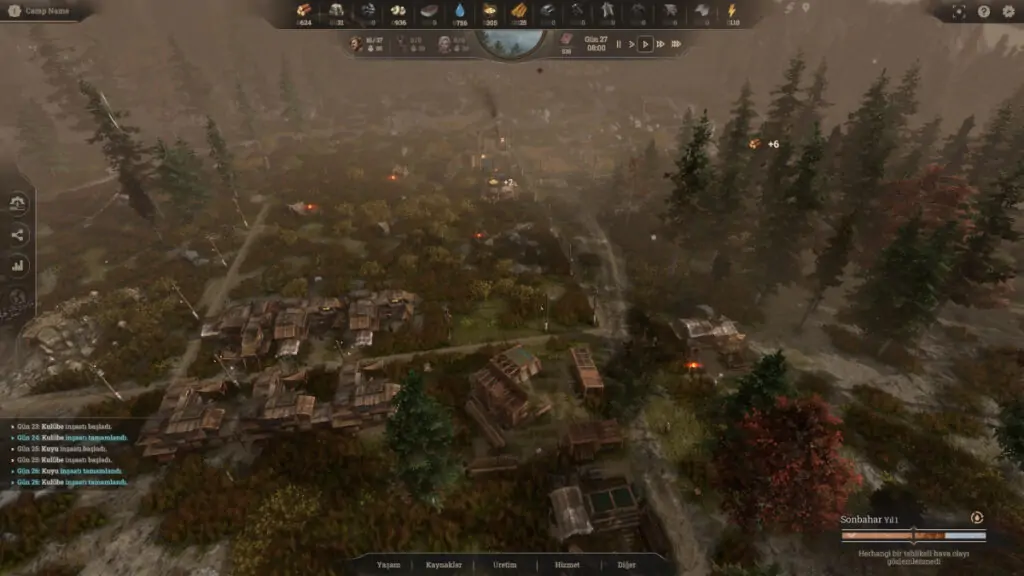
Task: Activate the triple-arrow fastest speed button
Action: [x=677, y=44]
